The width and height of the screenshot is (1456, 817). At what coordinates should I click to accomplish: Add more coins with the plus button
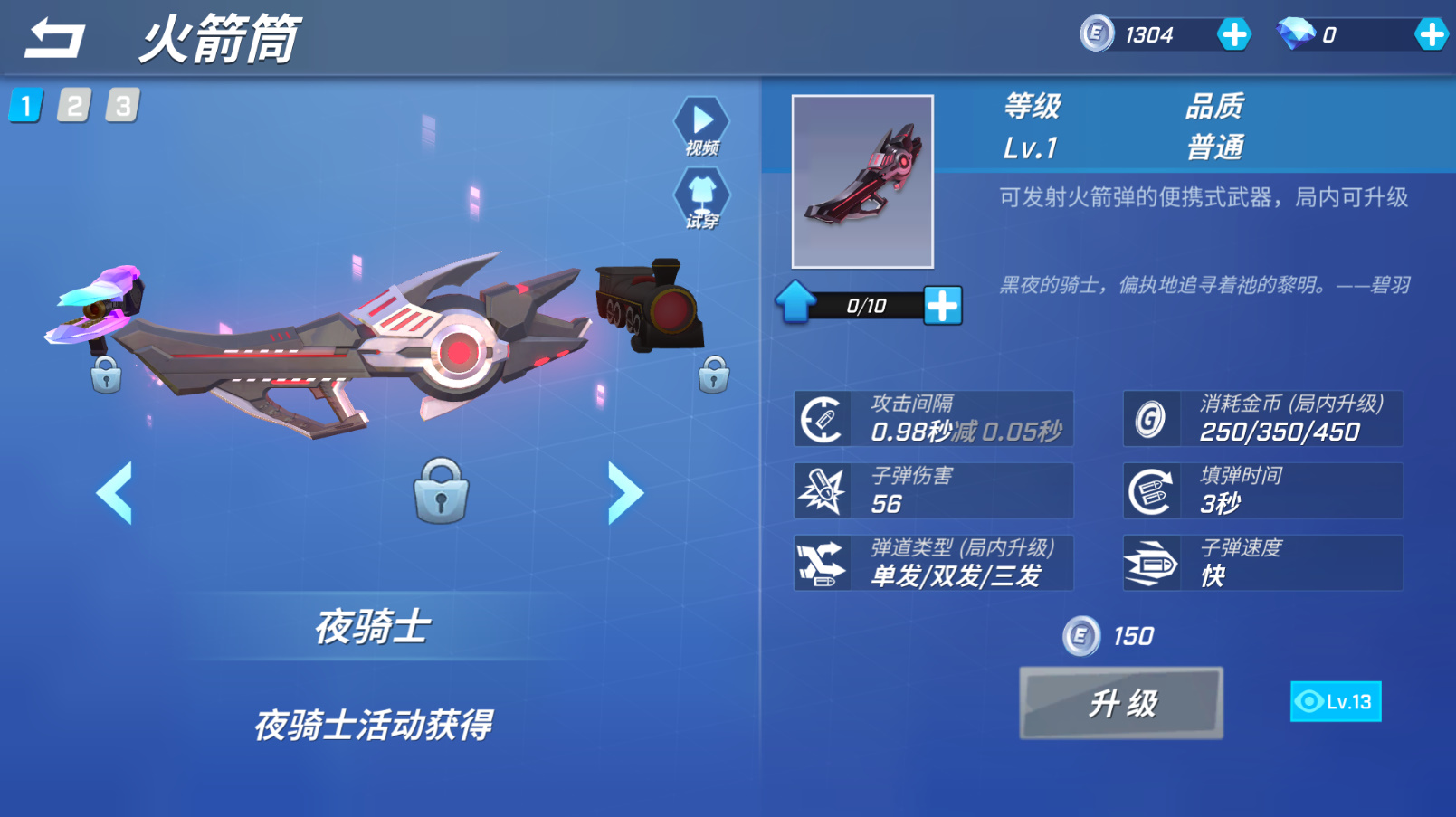(1233, 35)
